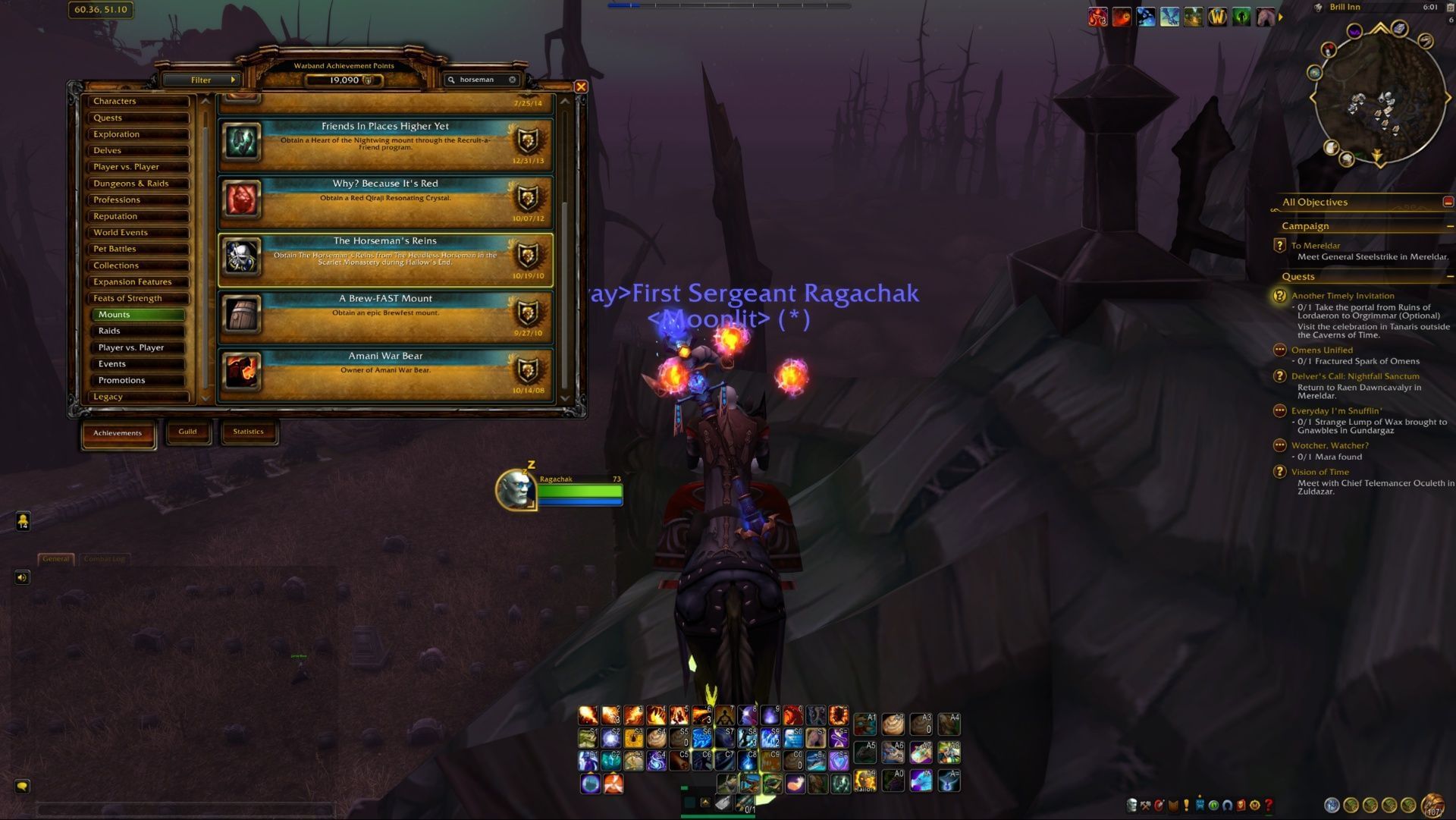1456x820 pixels.
Task: Open the achievement Filter dropdown
Action: pyautogui.click(x=202, y=80)
